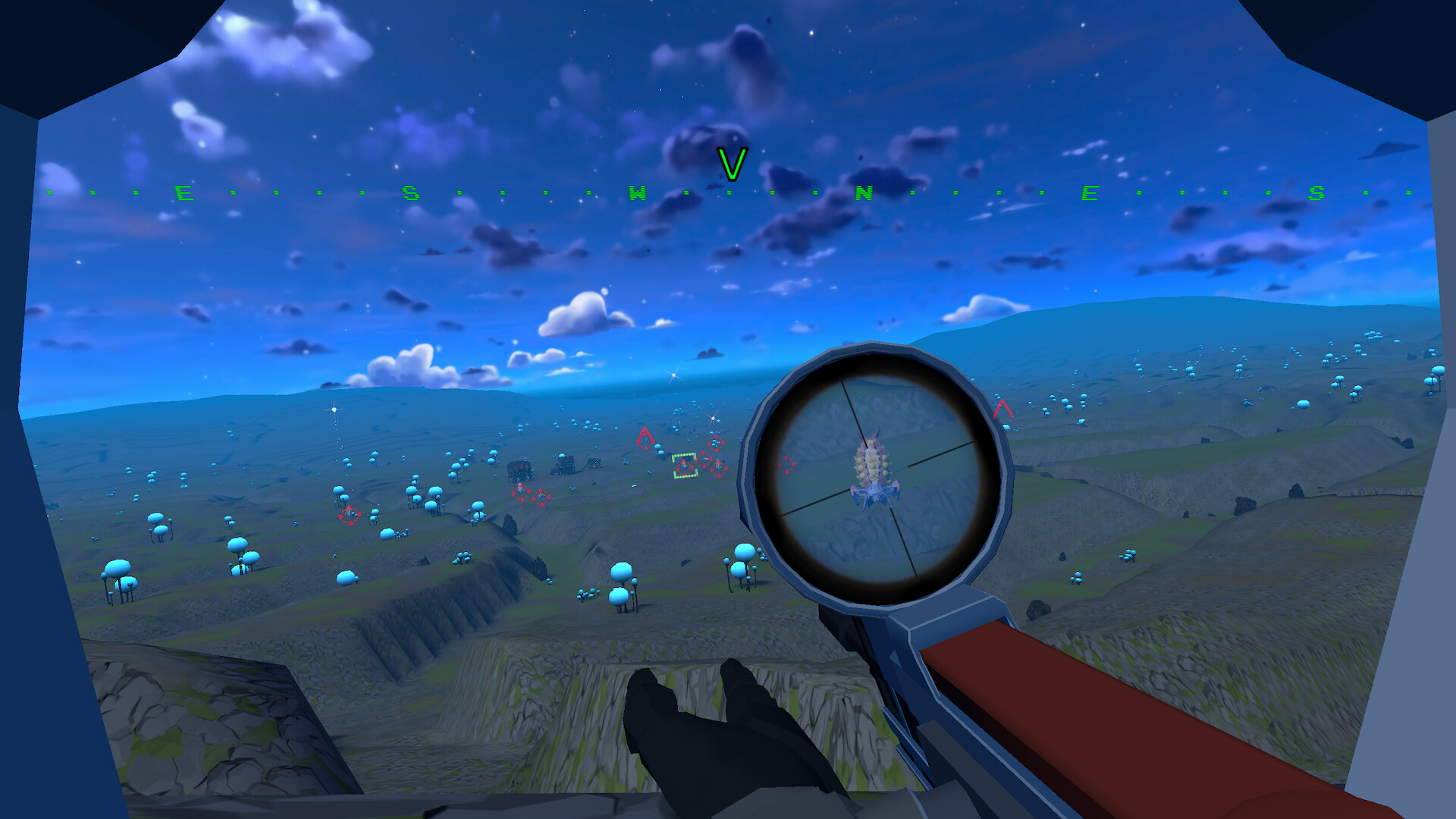The height and width of the screenshot is (819, 1456).
Task: Select the red diamond target inside green brackets
Action: pyautogui.click(x=685, y=466)
